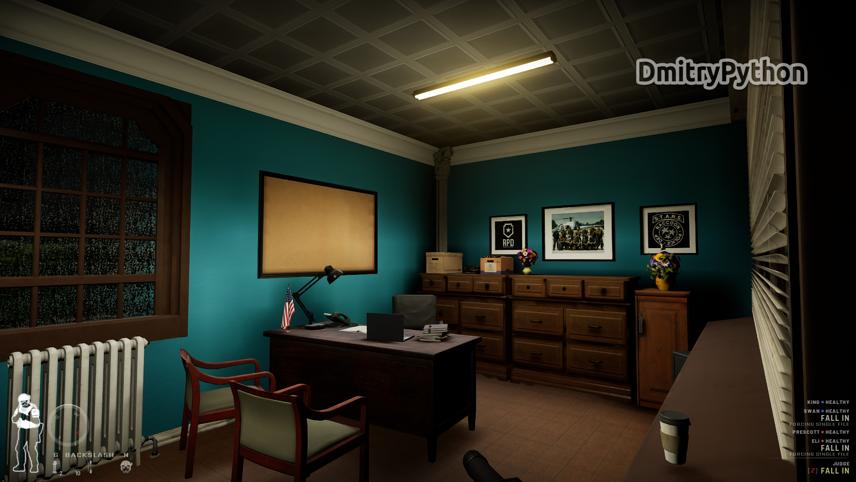Click the officer silhouette health indicator
The width and height of the screenshot is (856, 482).
pos(26,432)
